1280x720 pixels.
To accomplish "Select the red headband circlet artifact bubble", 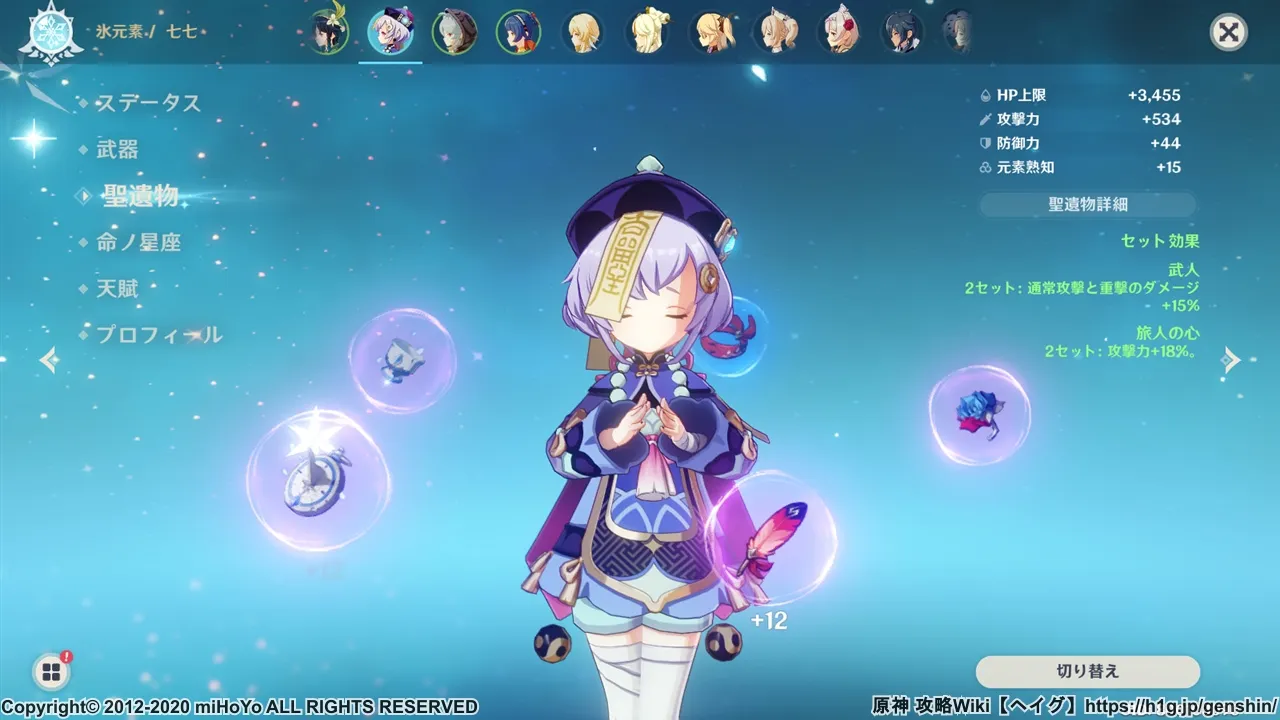I will point(736,338).
